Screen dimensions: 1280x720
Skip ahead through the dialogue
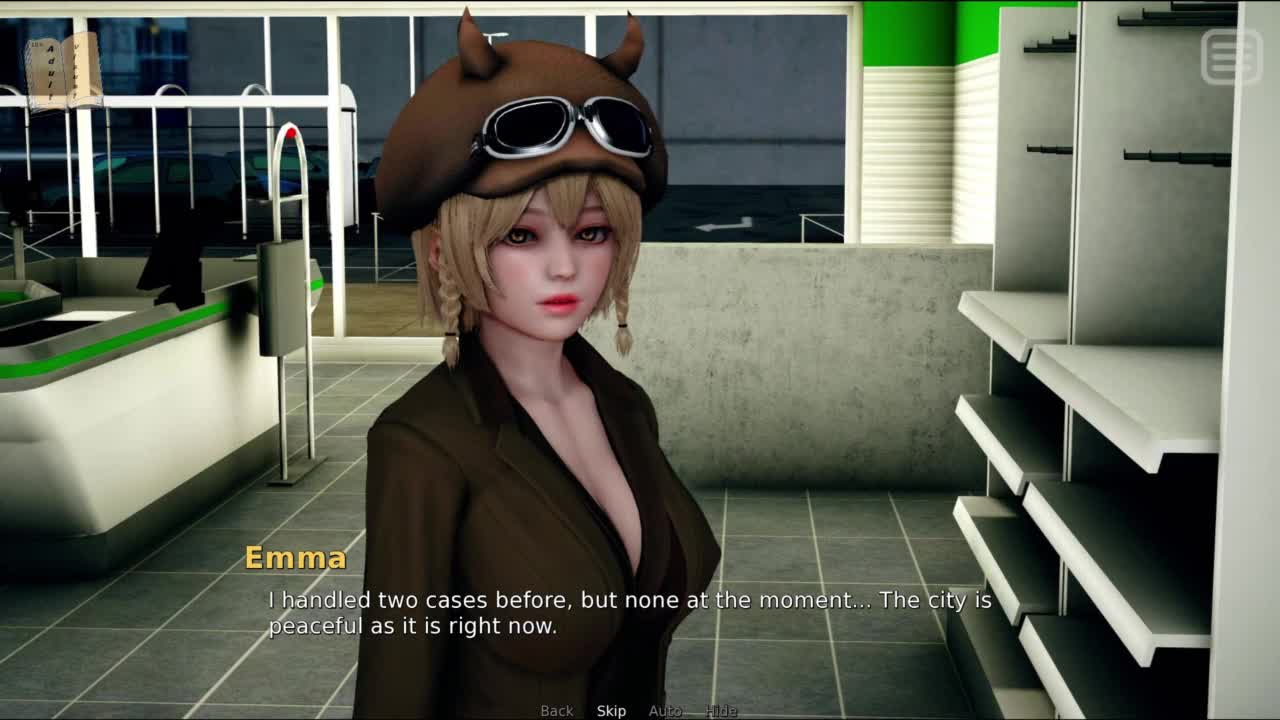coord(611,711)
